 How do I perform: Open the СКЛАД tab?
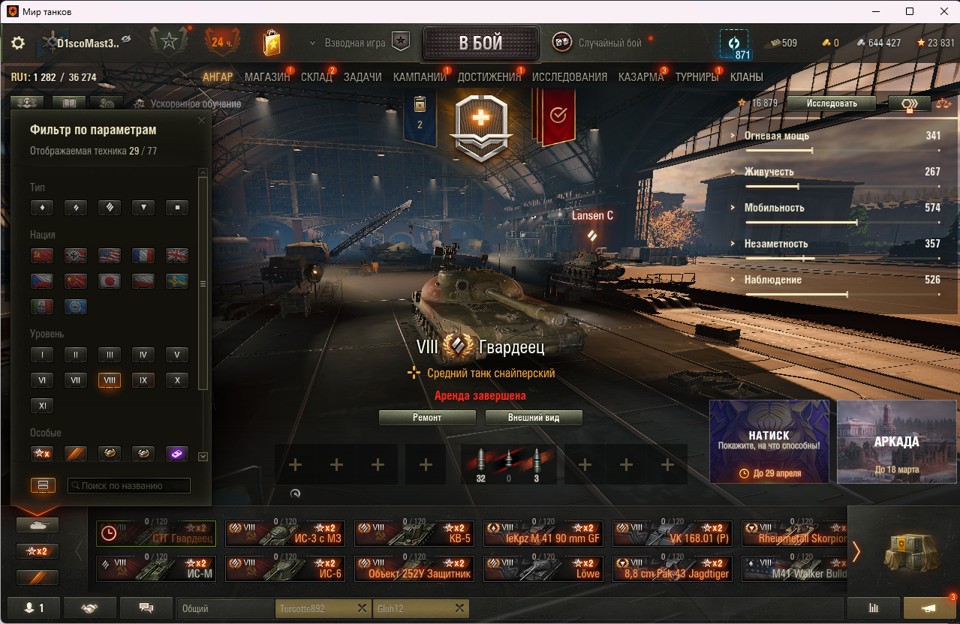pos(316,77)
